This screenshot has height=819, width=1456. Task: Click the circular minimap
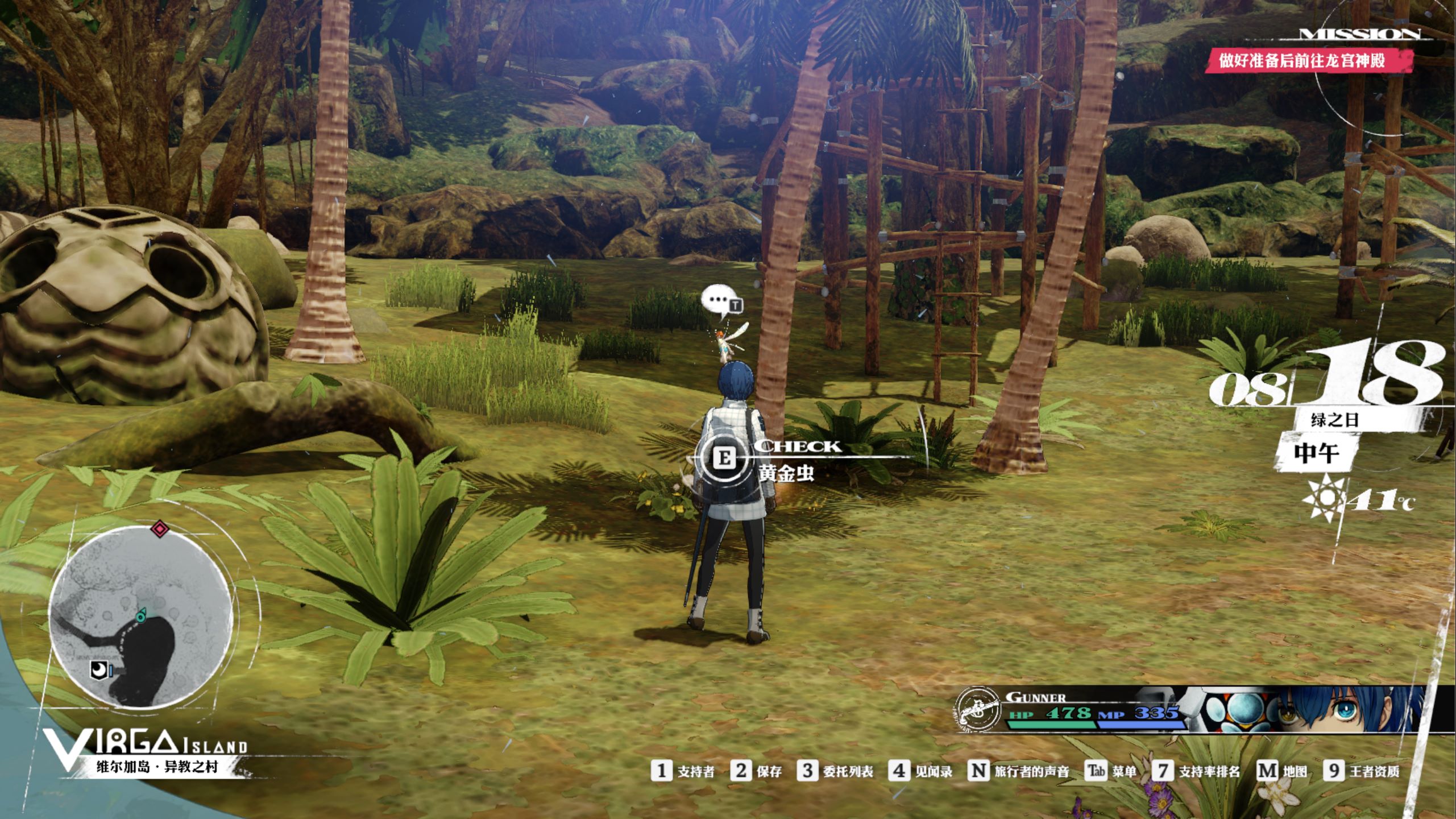140,617
